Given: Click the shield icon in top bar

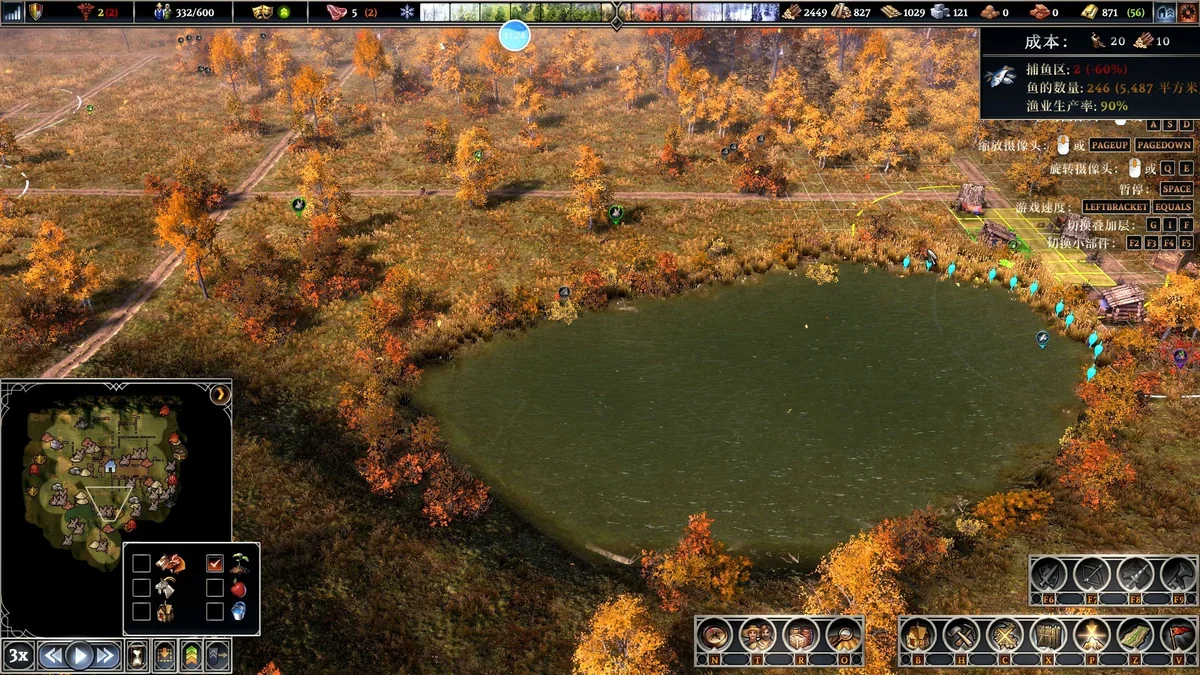Looking at the screenshot, I should click(36, 12).
